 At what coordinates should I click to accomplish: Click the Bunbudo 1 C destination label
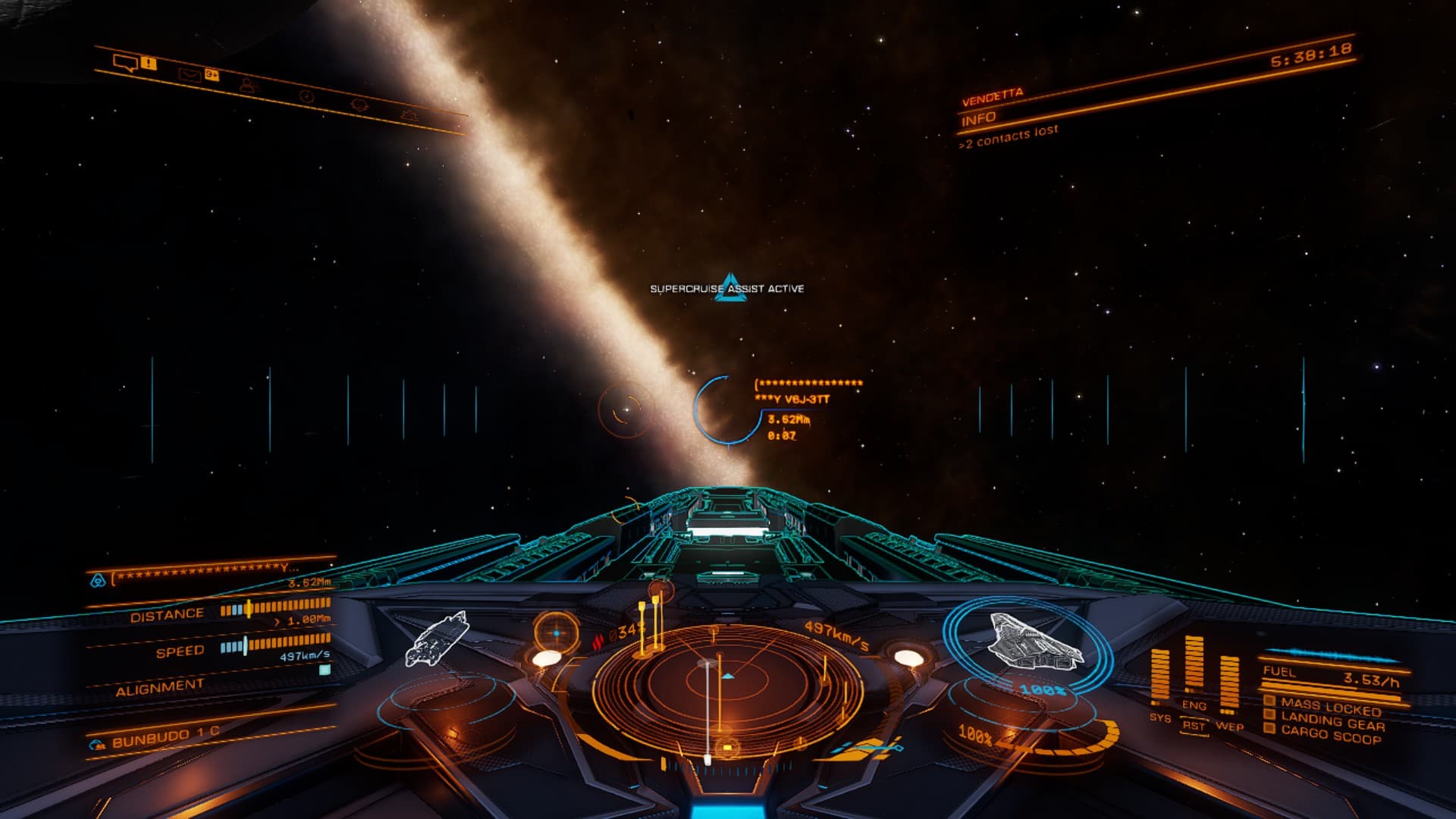pyautogui.click(x=165, y=737)
